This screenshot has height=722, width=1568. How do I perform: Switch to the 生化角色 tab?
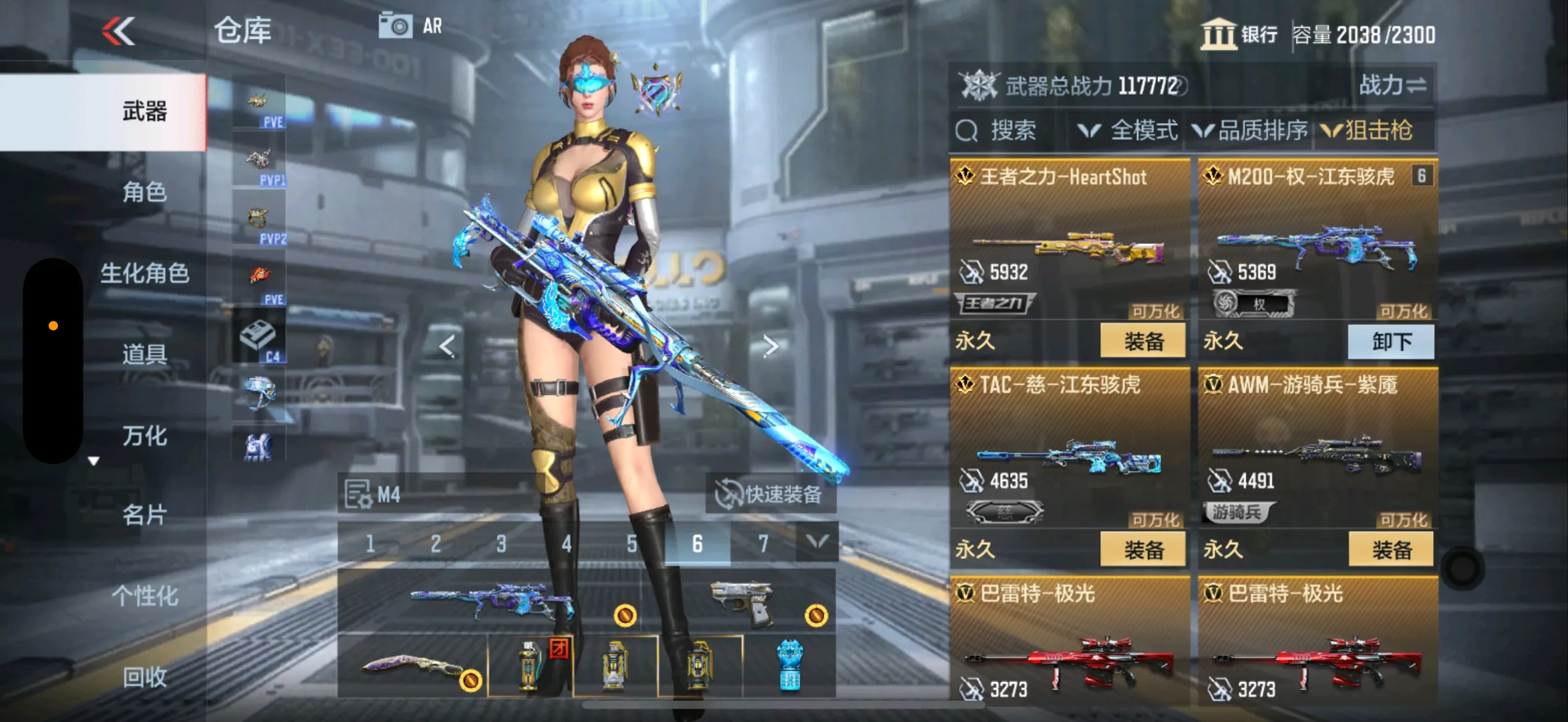point(144,273)
